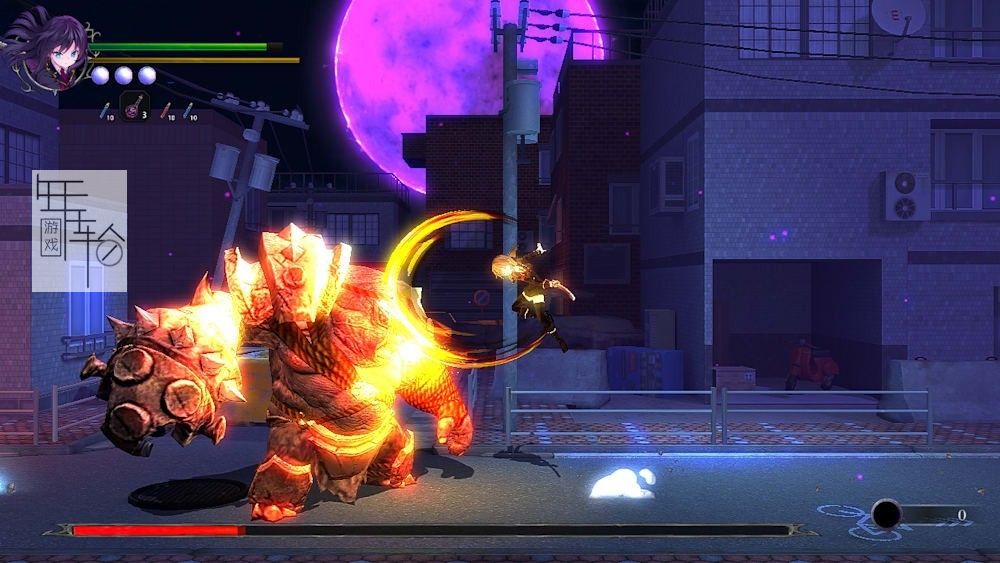Screen dimensions: 1000x563
Task: Select the purple potion flask slot
Action: click(134, 104)
